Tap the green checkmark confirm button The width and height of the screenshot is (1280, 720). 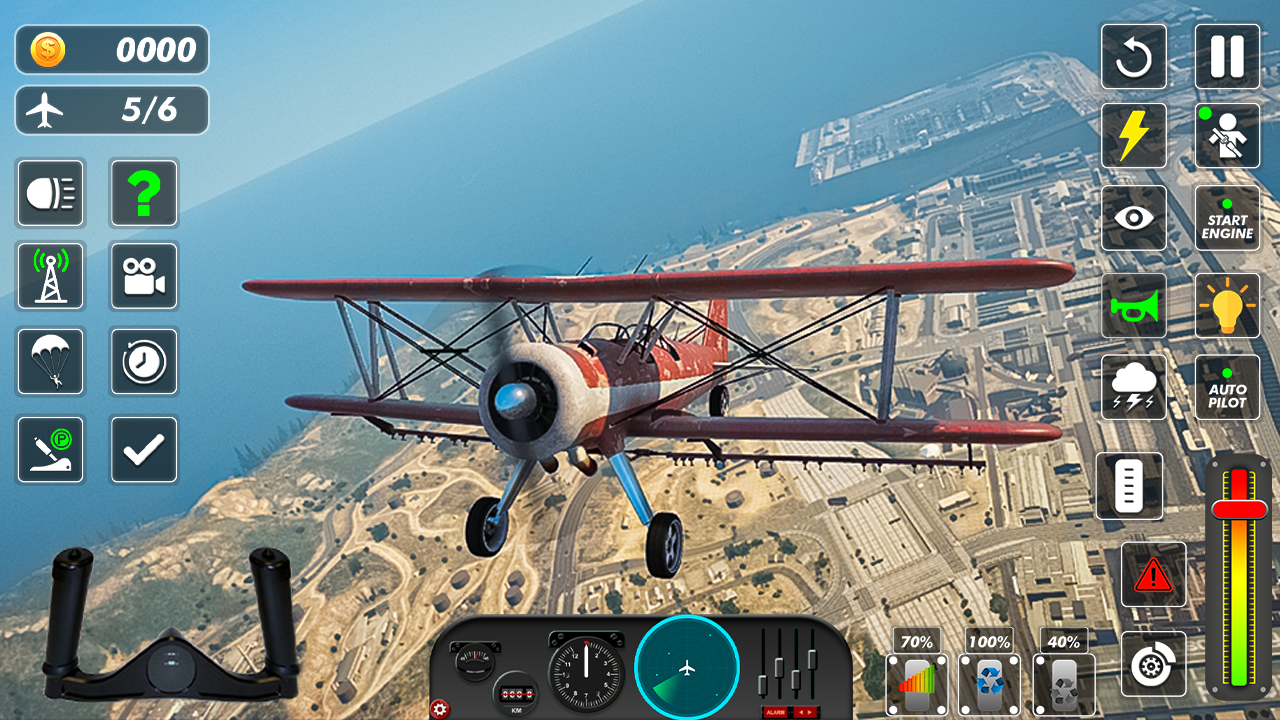(144, 449)
